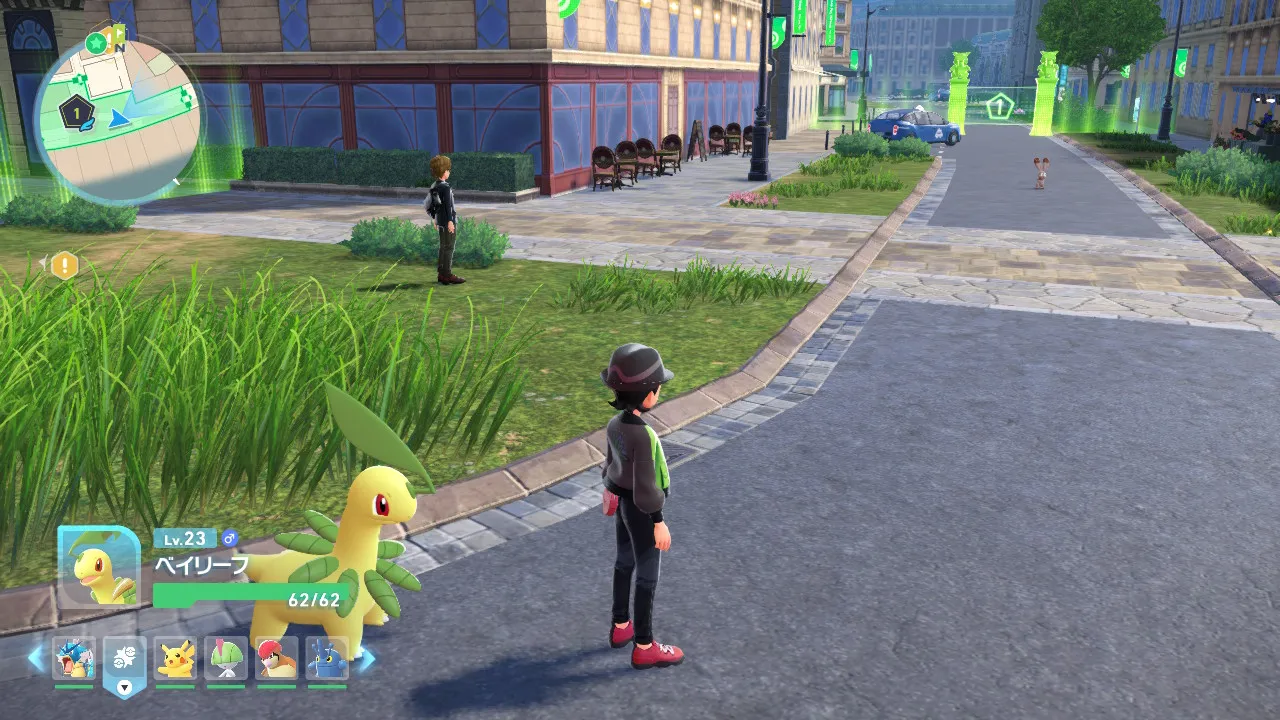This screenshot has height=720, width=1280.
Task: Choose Gyarados in the party bar
Action: (x=74, y=659)
